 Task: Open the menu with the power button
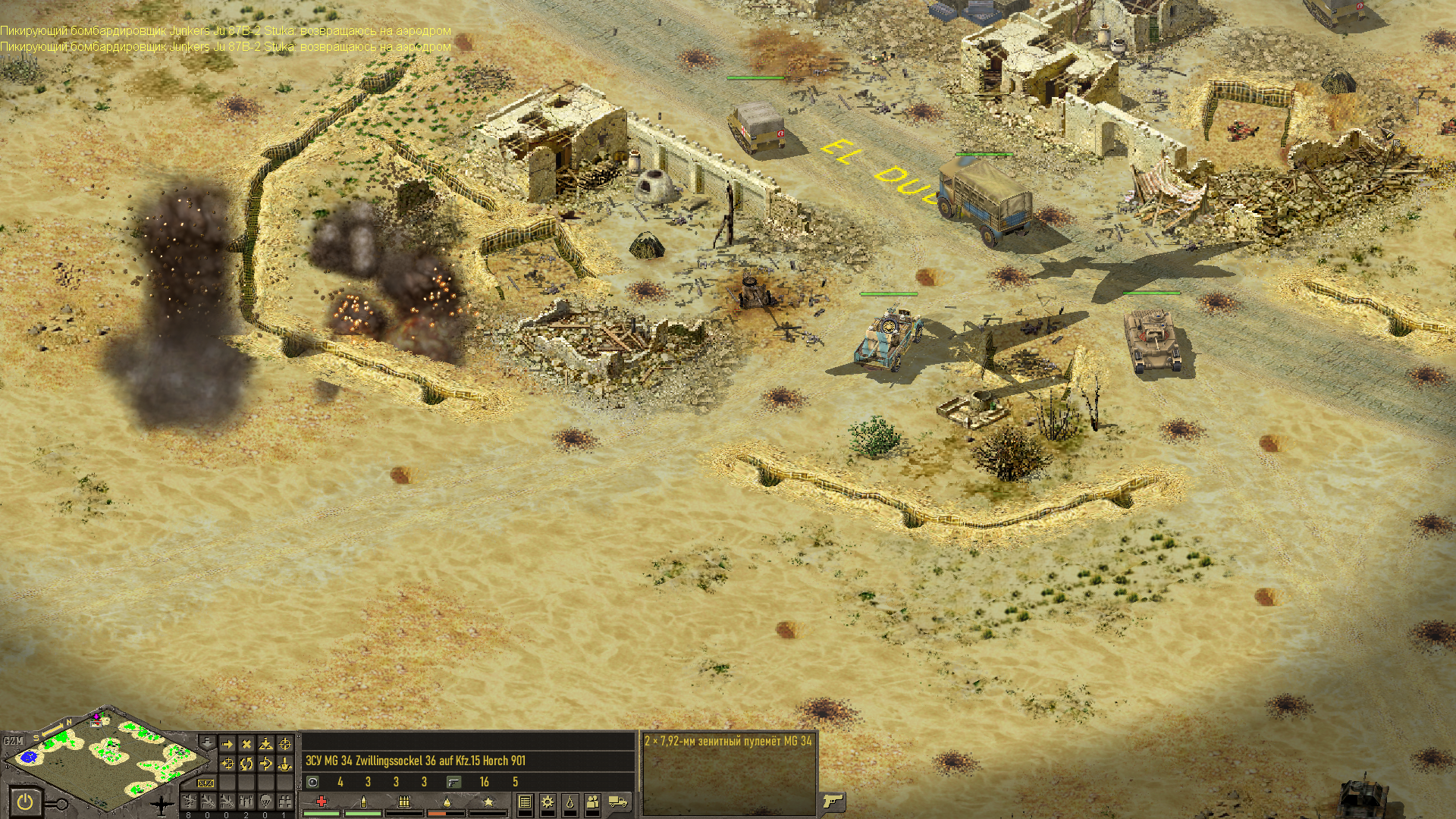25,801
